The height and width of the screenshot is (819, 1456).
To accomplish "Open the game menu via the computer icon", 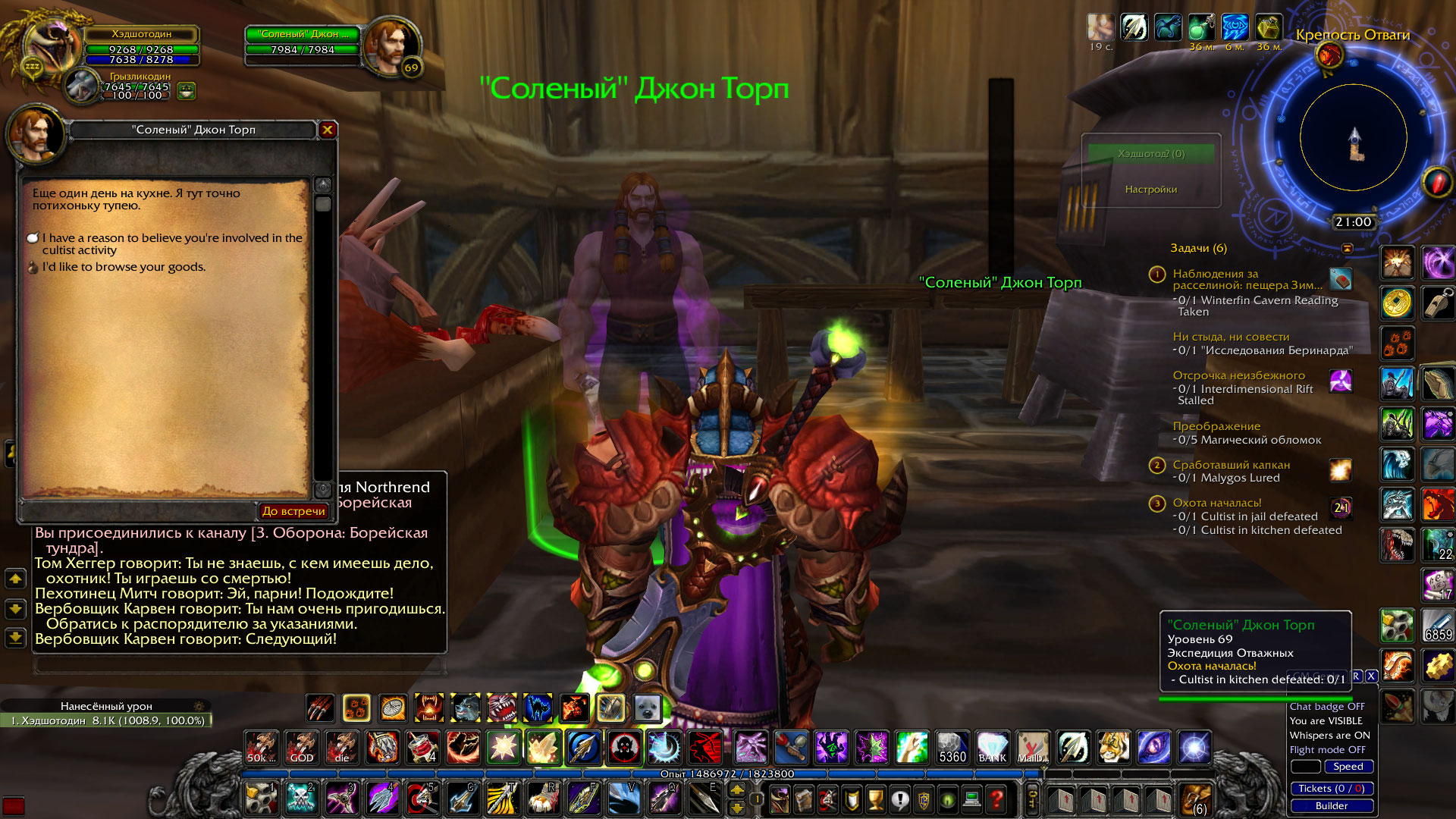I will [x=973, y=800].
